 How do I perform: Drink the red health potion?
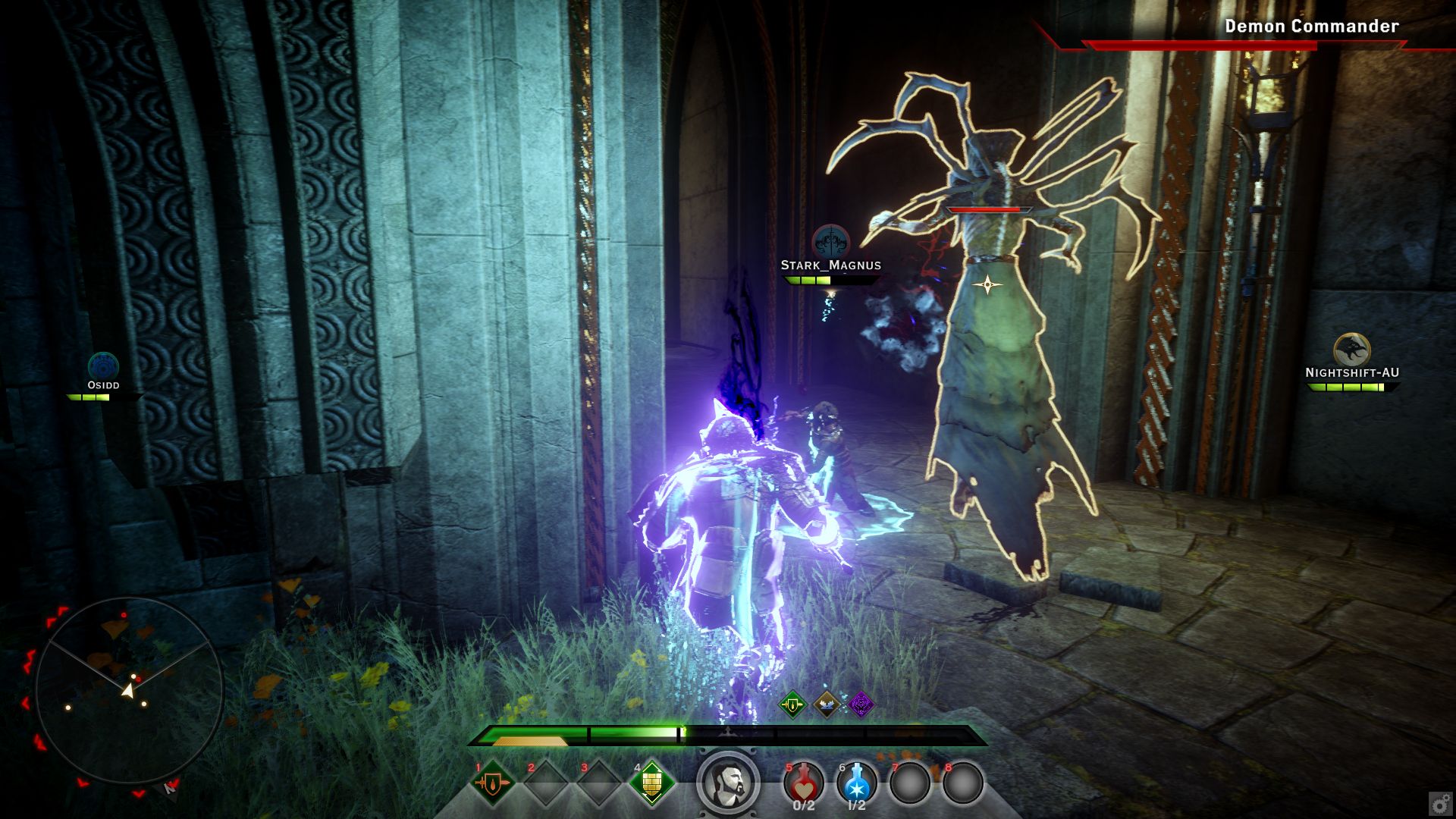click(x=804, y=783)
